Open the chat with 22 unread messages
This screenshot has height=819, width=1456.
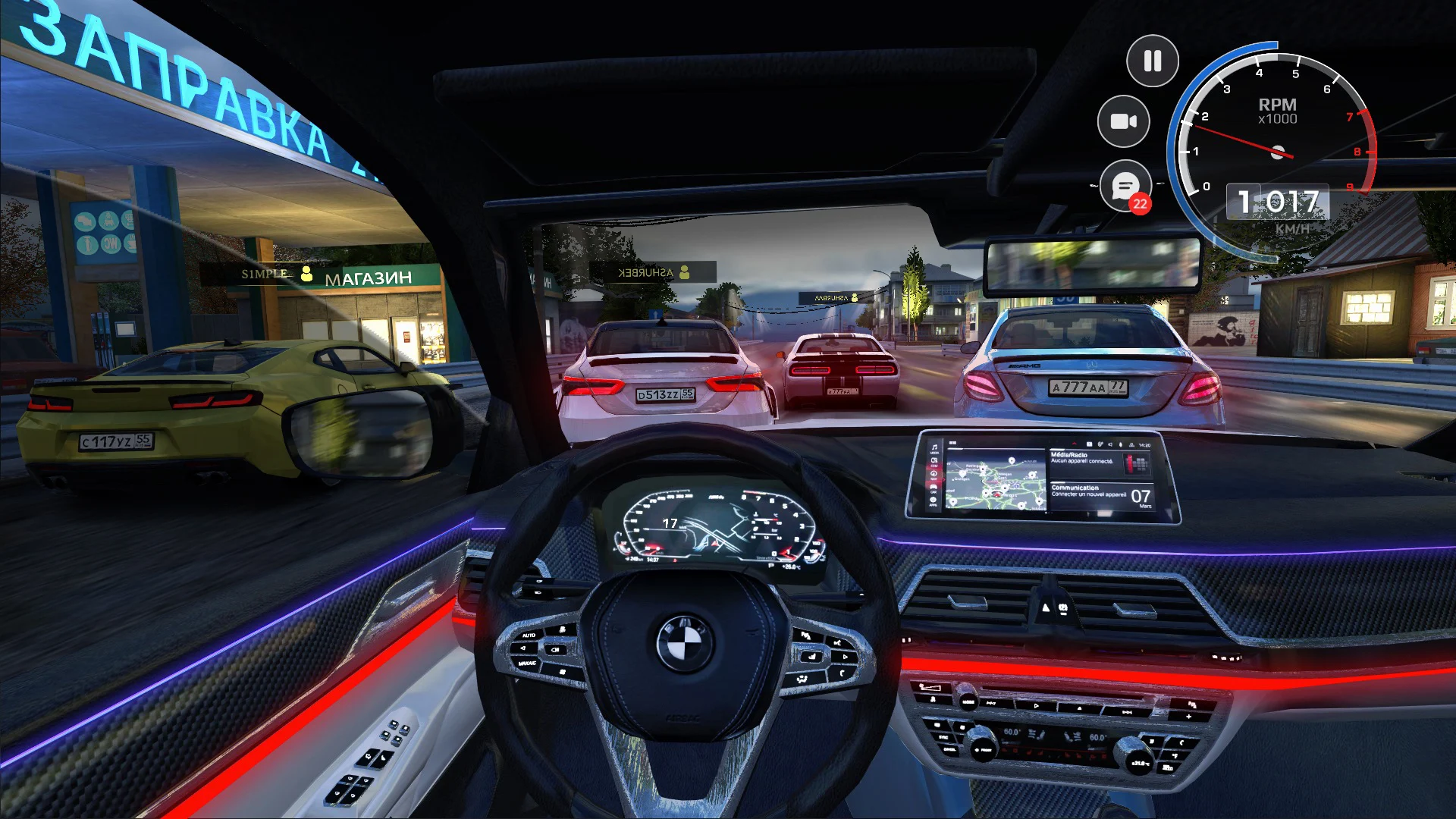pyautogui.click(x=1125, y=186)
